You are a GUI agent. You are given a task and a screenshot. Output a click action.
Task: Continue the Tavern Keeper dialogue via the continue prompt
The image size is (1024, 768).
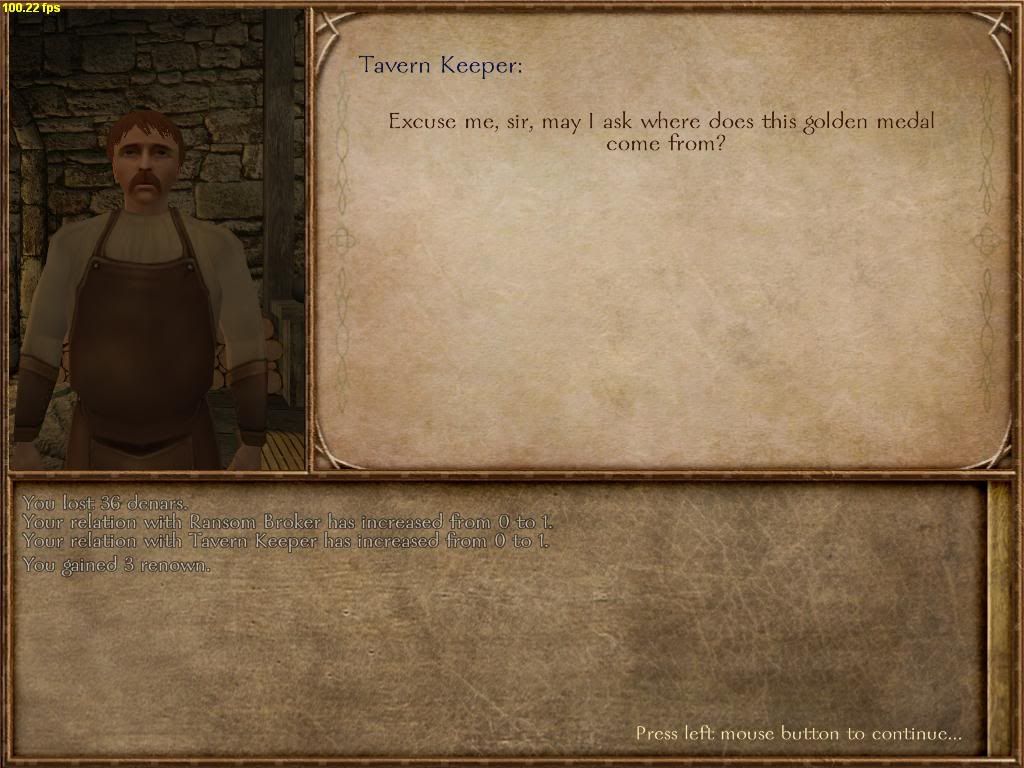point(798,734)
